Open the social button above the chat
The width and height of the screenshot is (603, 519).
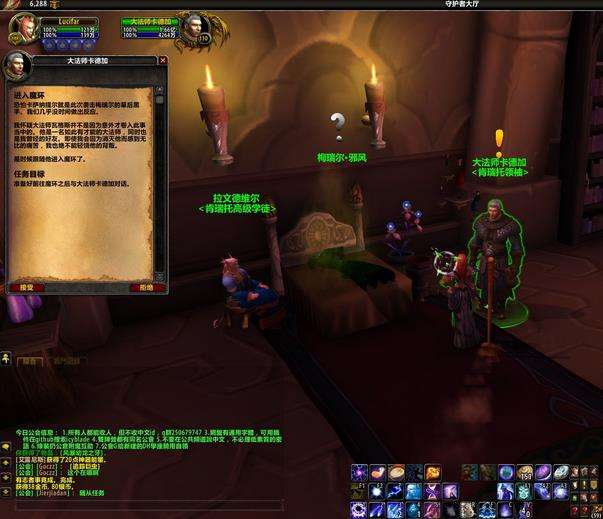click(6, 357)
